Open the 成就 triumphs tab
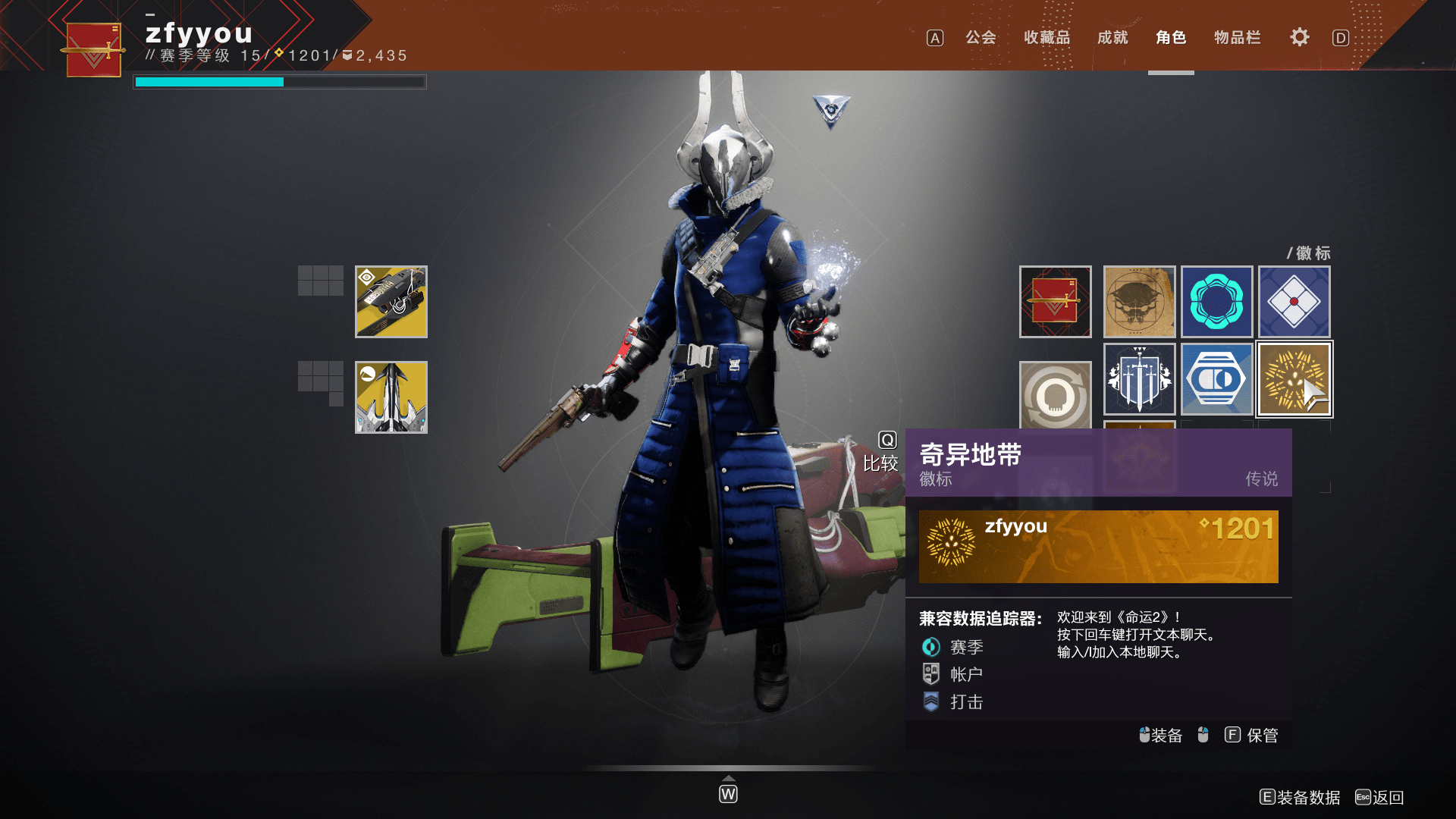Viewport: 1456px width, 819px height. click(x=1112, y=37)
